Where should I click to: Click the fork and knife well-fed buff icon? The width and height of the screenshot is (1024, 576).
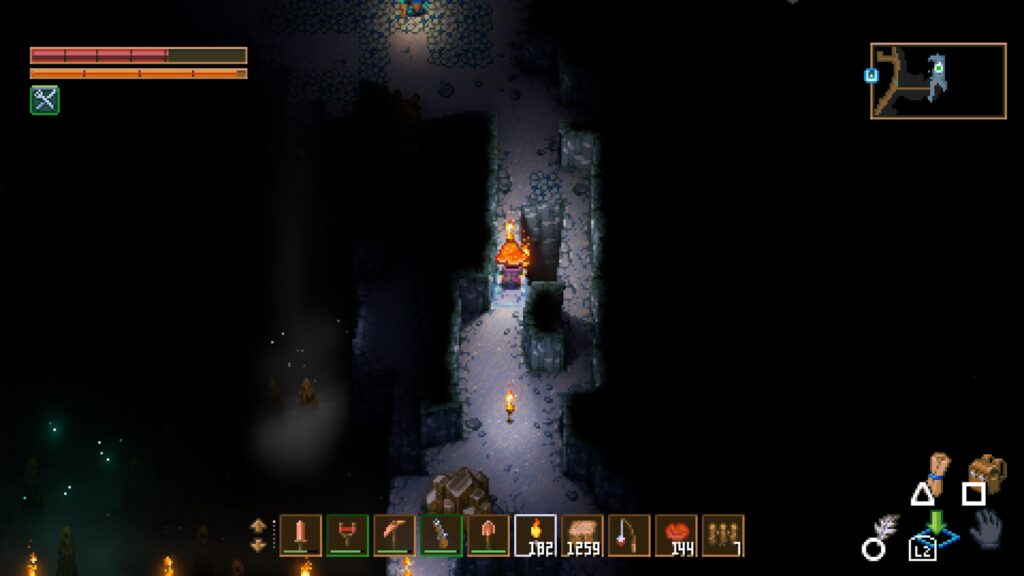coord(44,100)
